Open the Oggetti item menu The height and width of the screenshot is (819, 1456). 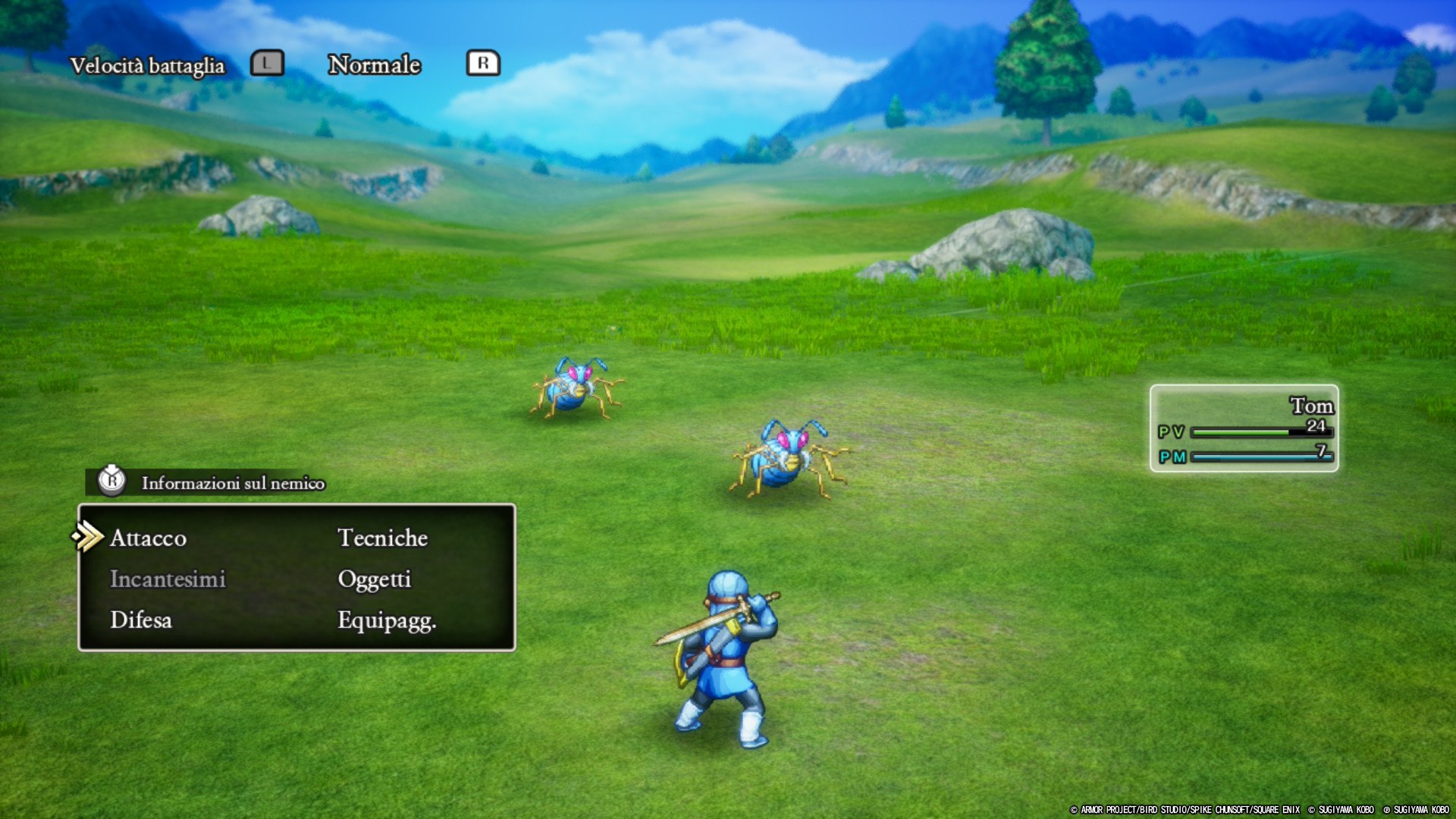click(374, 579)
